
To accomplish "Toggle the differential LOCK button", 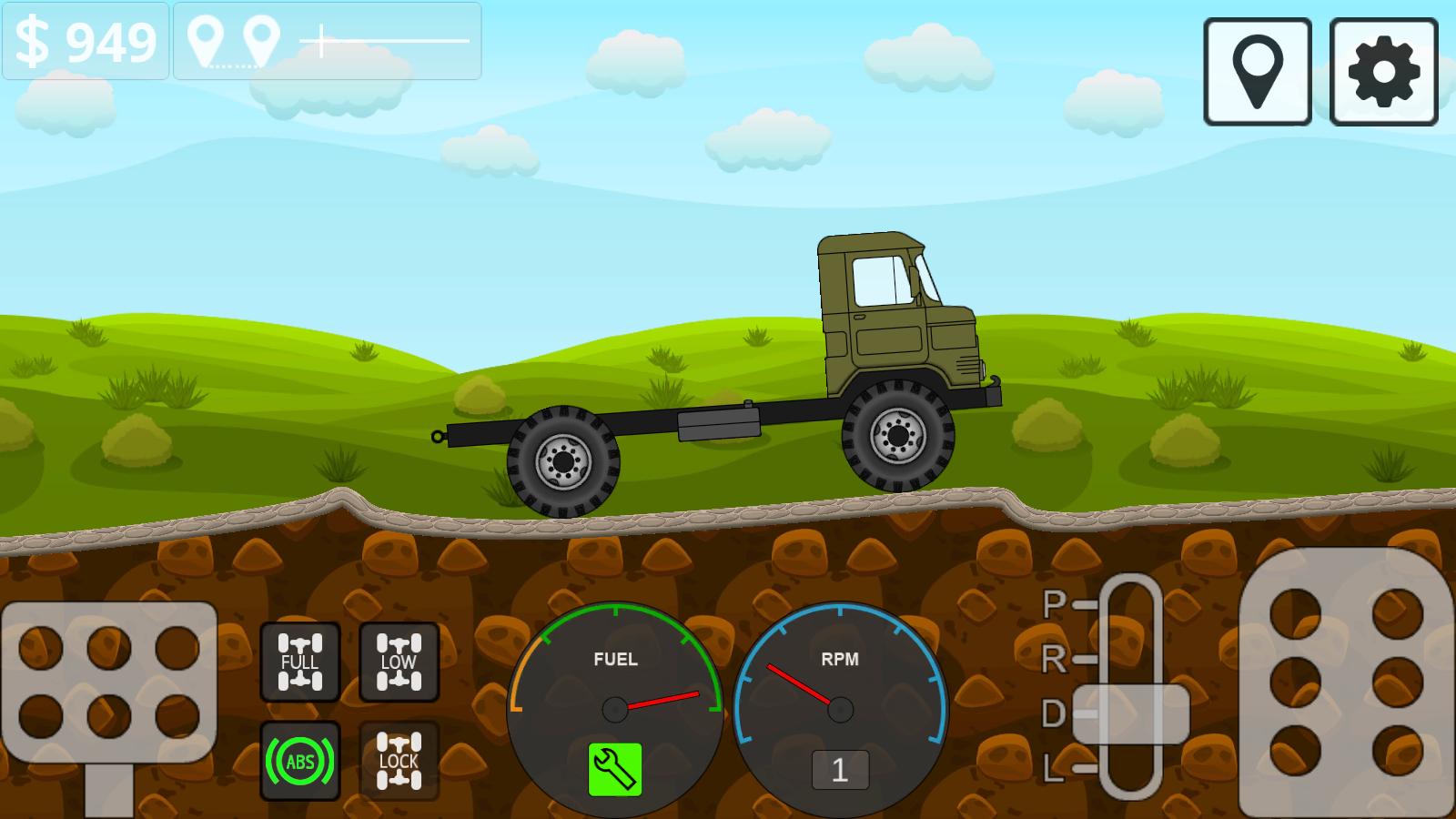I will pos(399,761).
